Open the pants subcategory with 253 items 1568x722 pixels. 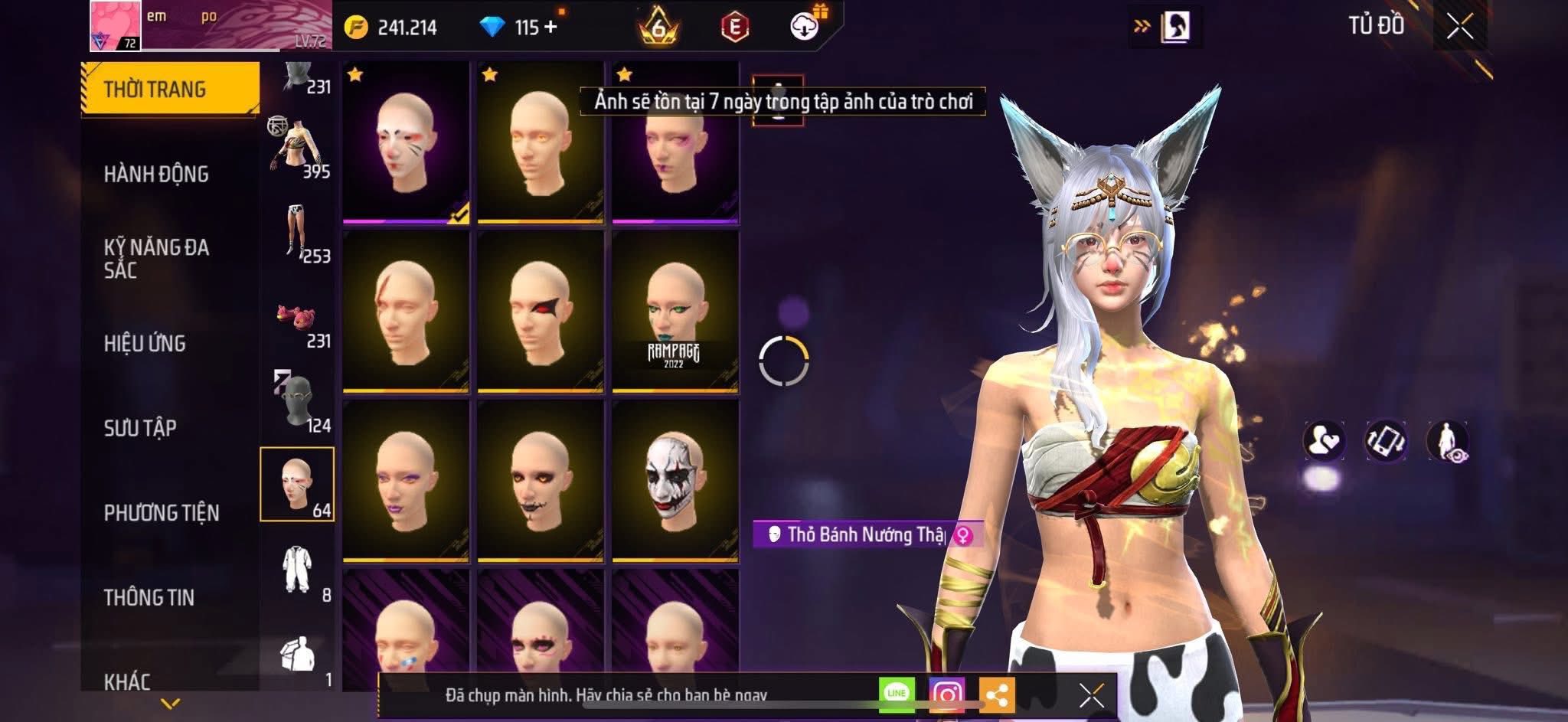(299, 230)
